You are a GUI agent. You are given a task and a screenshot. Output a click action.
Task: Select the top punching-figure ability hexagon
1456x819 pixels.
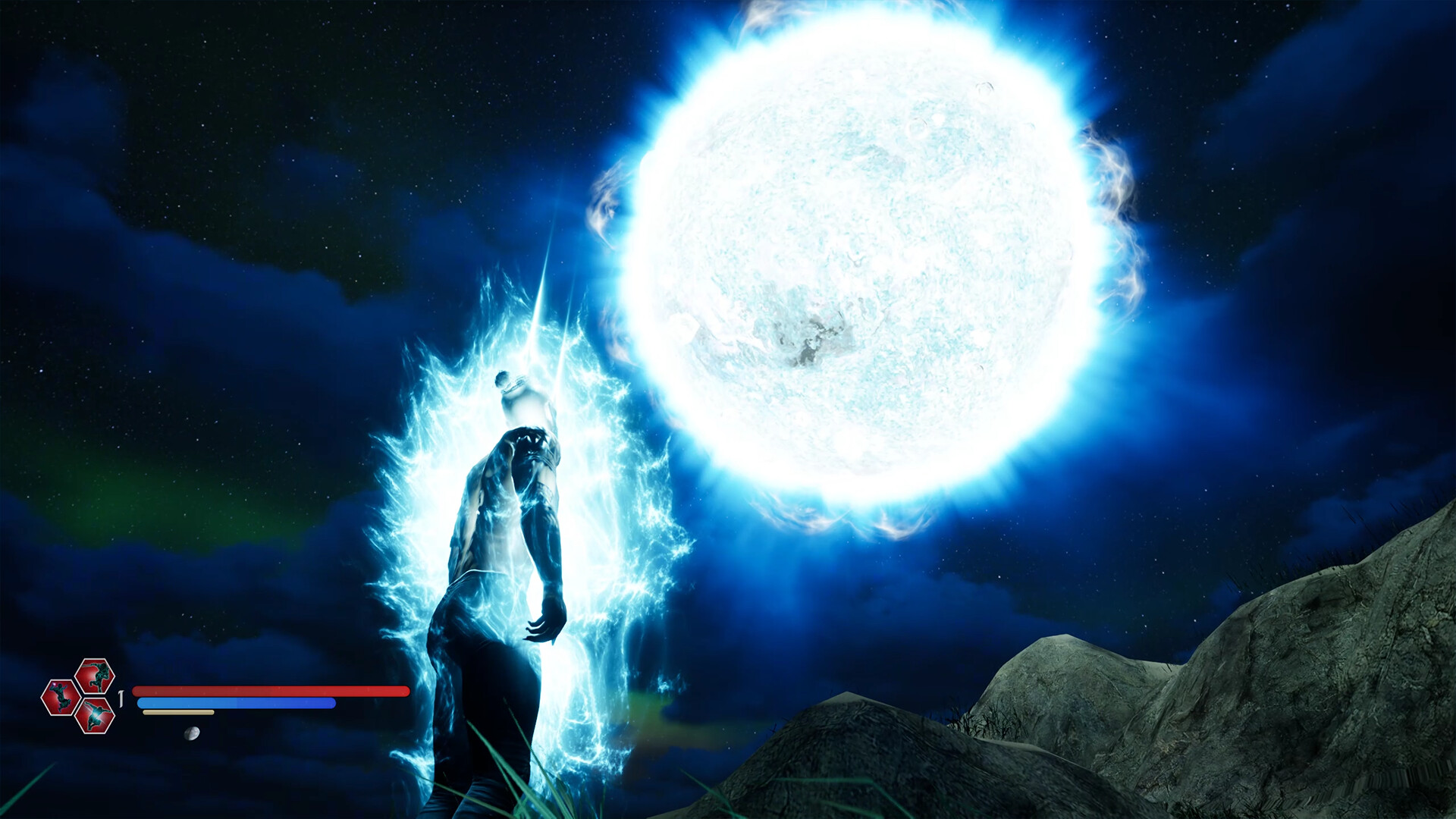click(95, 676)
